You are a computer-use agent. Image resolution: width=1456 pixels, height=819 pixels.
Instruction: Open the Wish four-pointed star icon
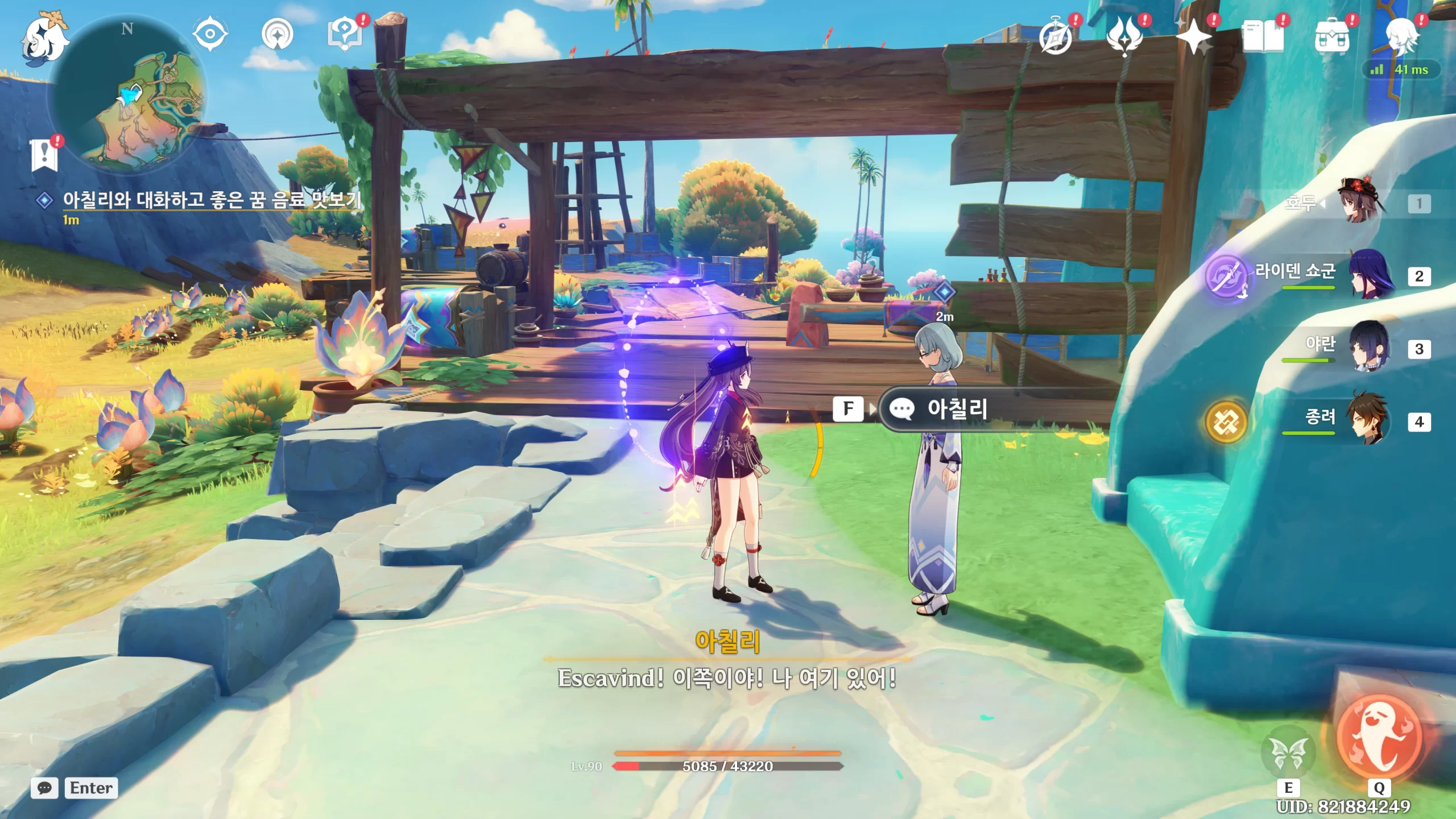[1194, 38]
